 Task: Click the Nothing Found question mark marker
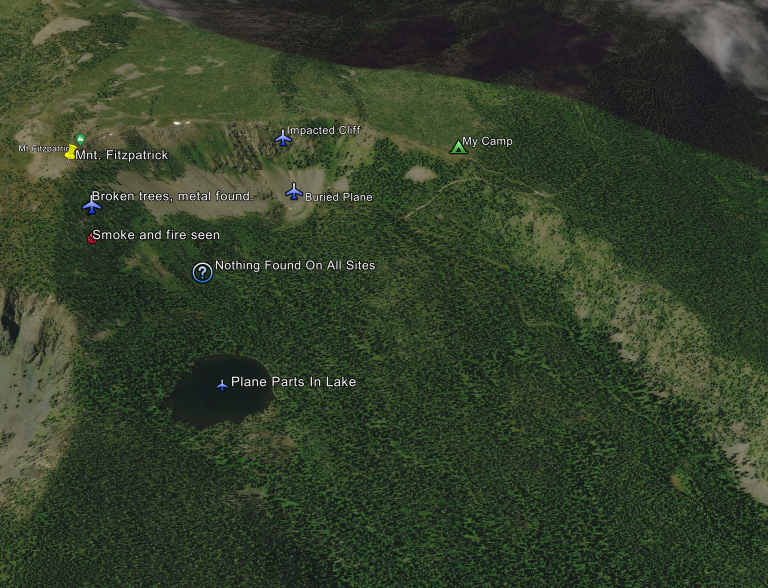pyautogui.click(x=202, y=272)
